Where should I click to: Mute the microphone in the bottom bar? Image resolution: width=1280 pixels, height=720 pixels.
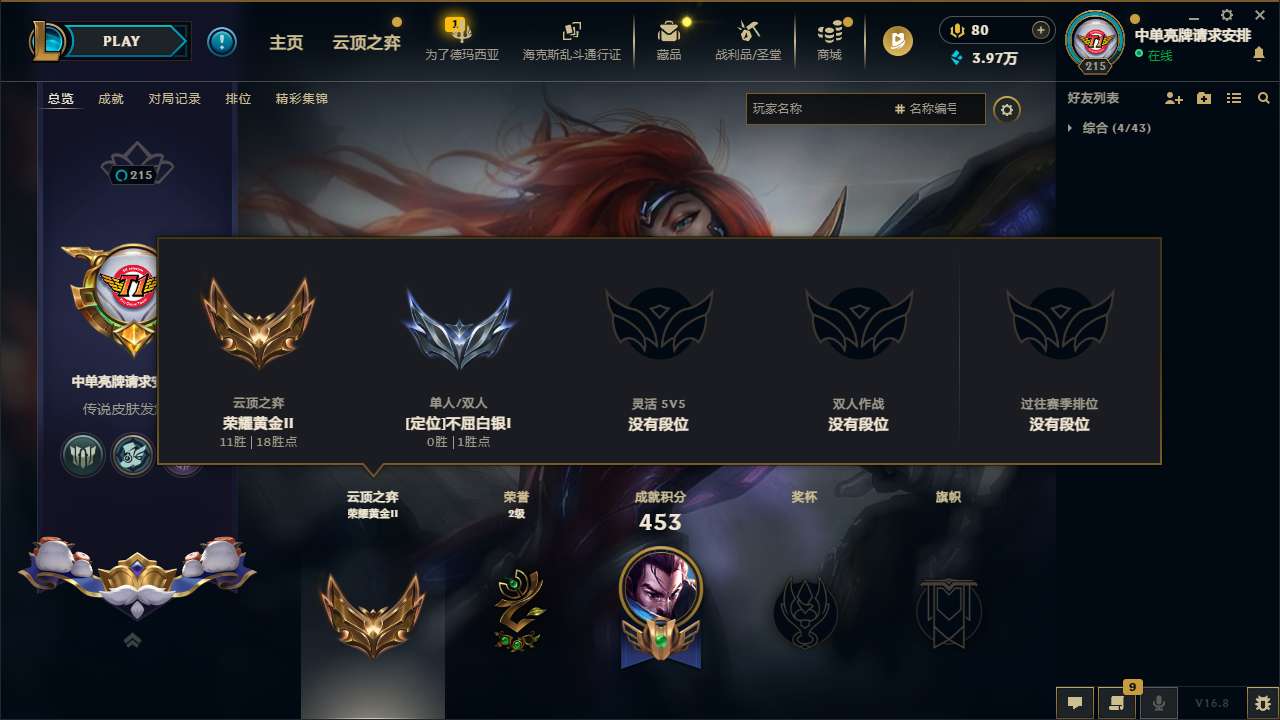[x=1159, y=702]
